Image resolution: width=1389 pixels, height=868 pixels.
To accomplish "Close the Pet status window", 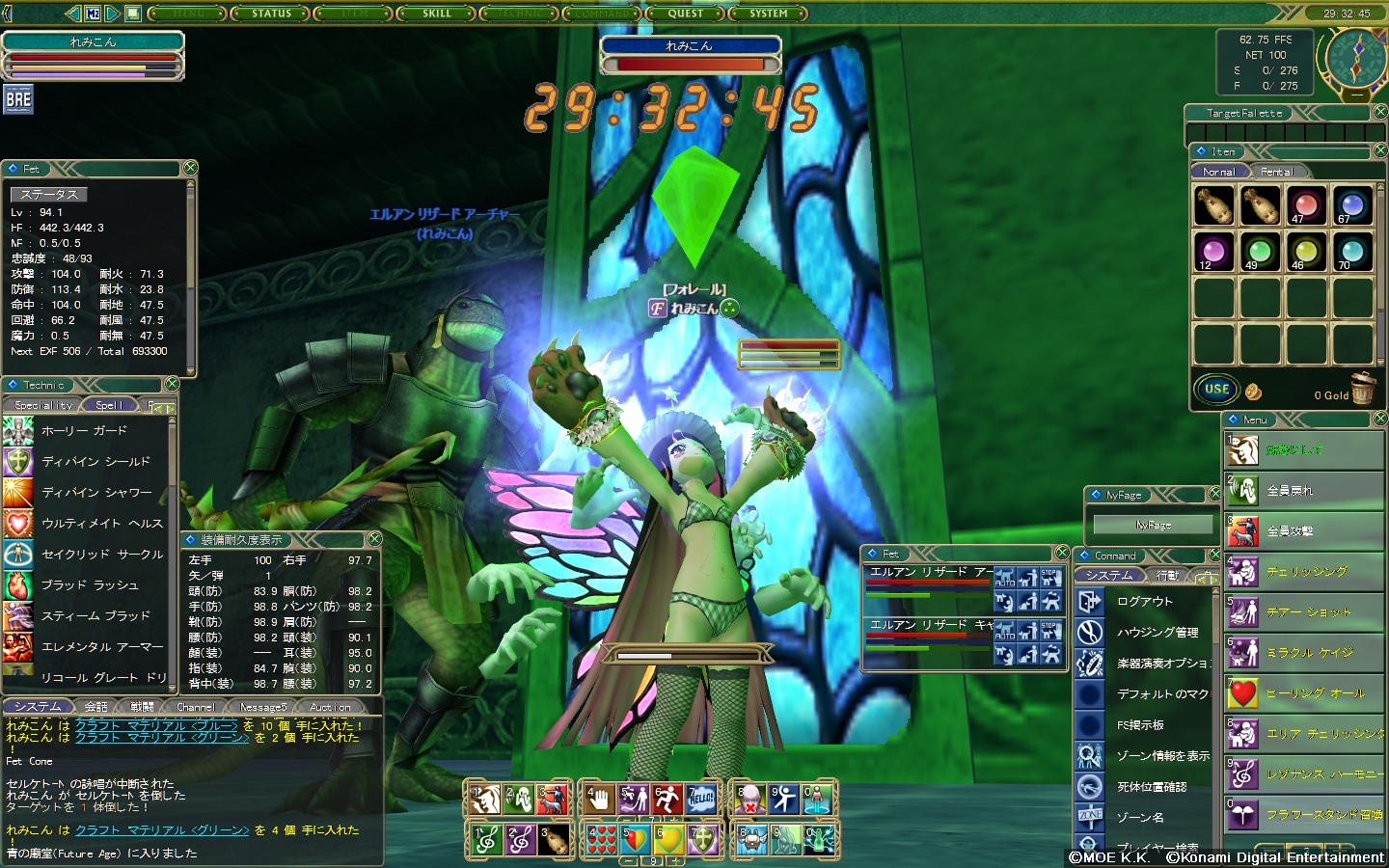I will [x=190, y=168].
